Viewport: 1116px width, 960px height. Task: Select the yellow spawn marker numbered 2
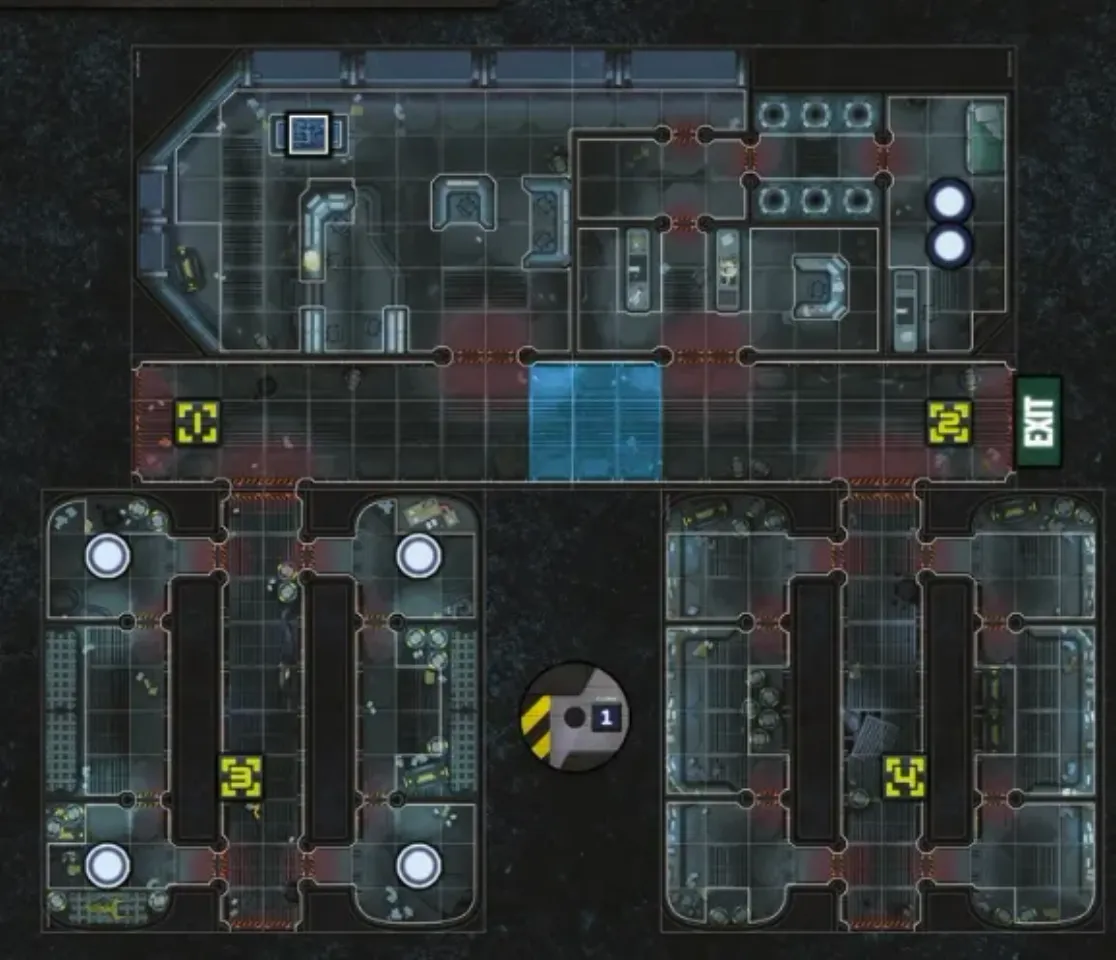[x=948, y=422]
